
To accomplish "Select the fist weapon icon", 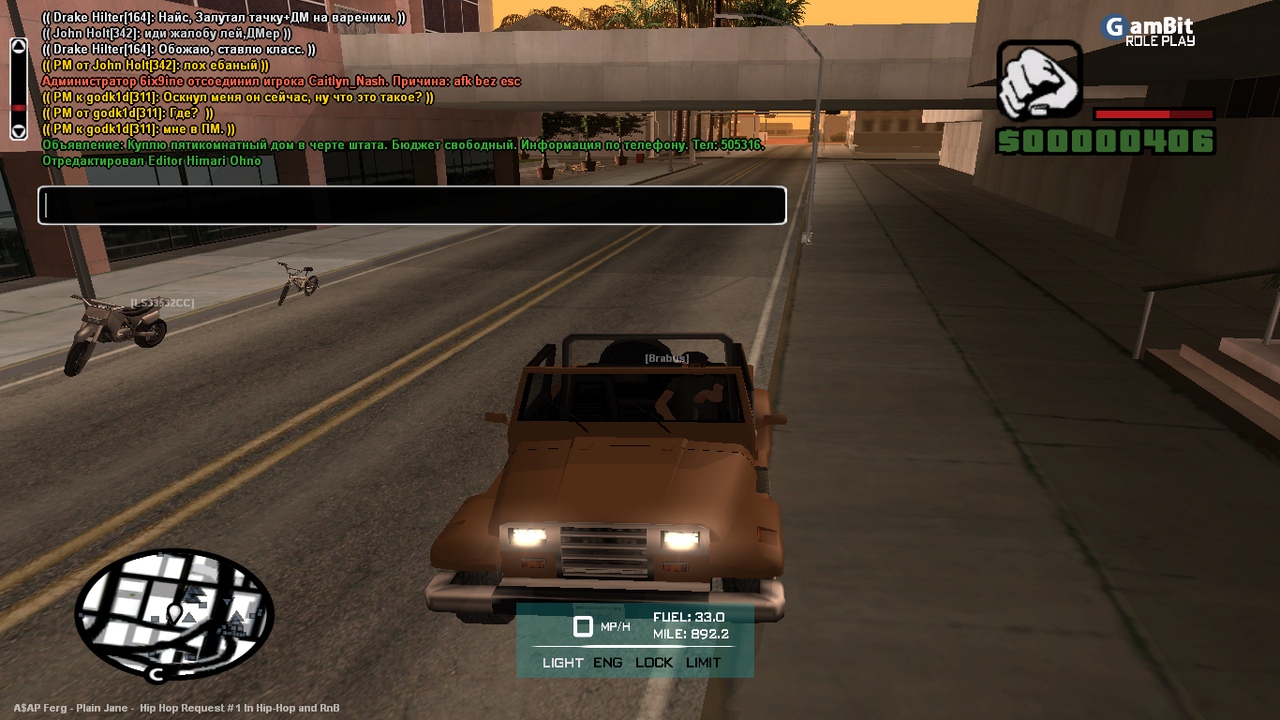I will point(1039,81).
